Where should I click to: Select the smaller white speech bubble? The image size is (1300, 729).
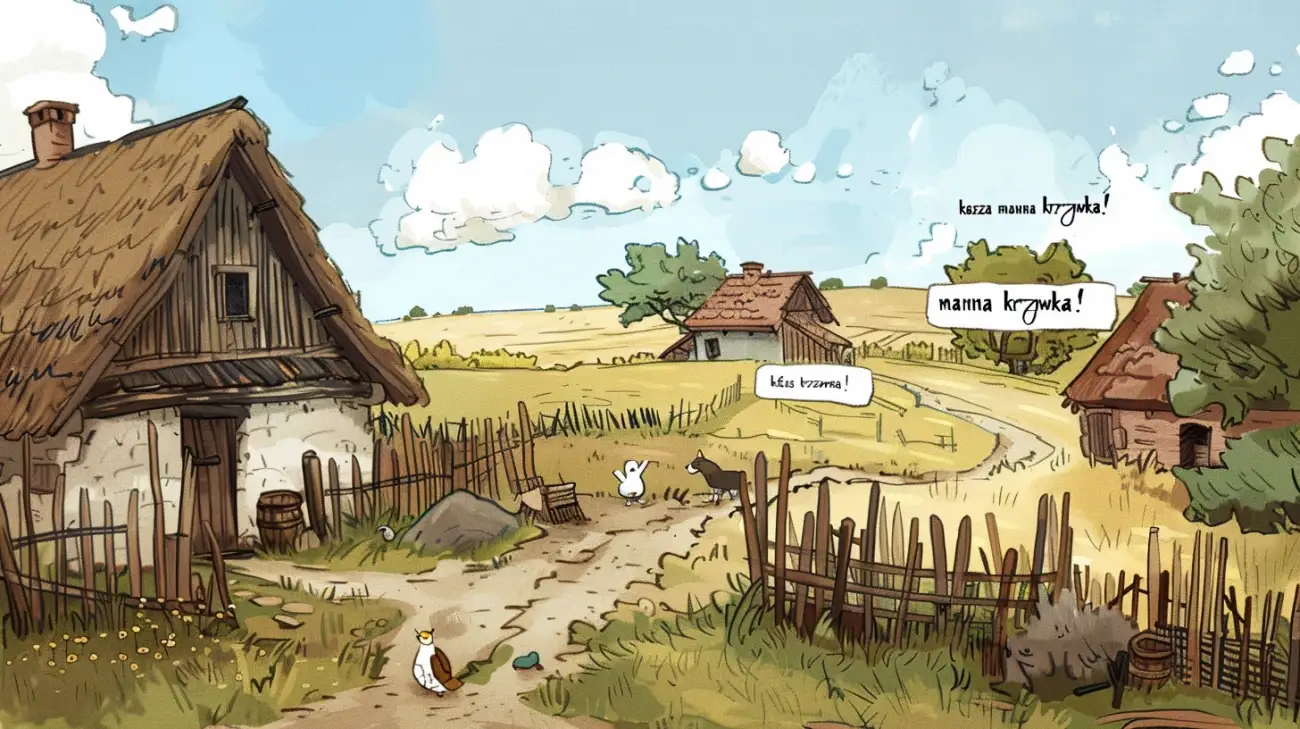coord(813,385)
